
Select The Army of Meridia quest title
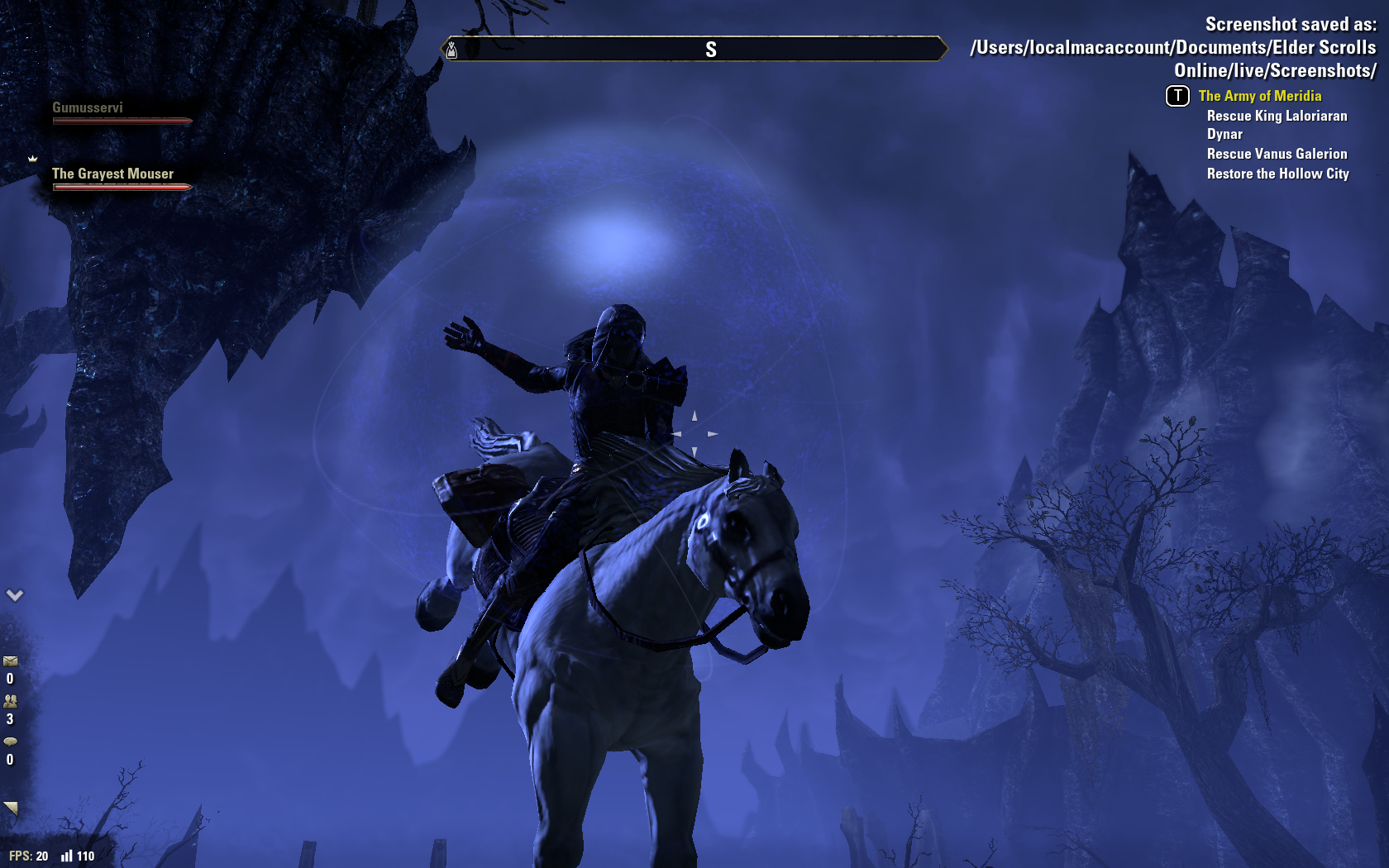1259,96
